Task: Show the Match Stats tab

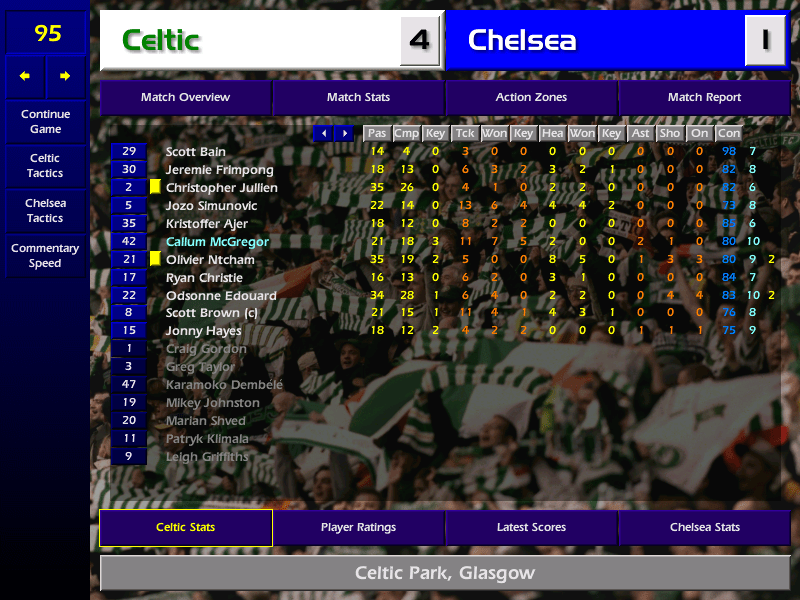Action: pyautogui.click(x=358, y=97)
